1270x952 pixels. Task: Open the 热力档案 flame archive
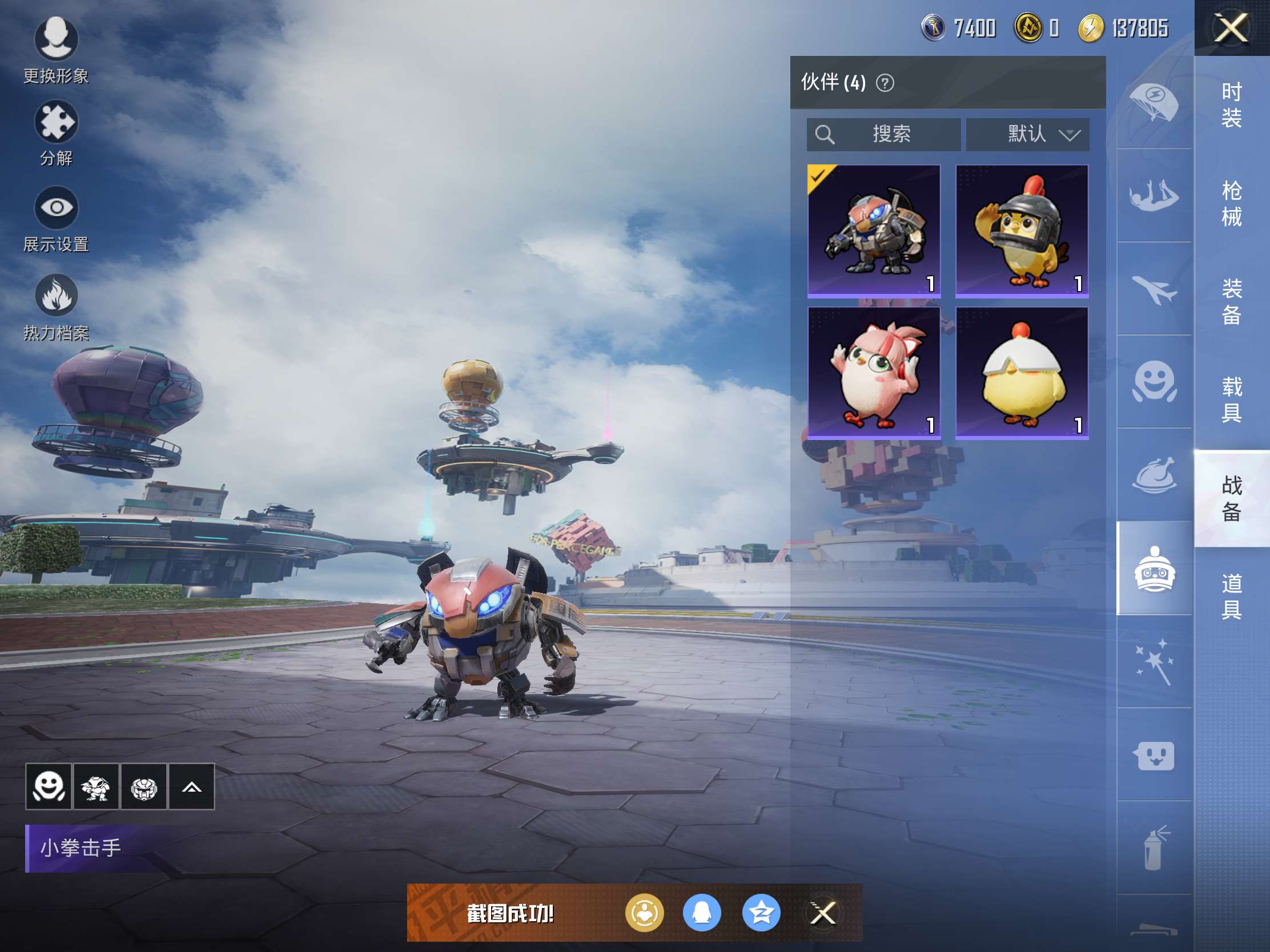[x=56, y=307]
